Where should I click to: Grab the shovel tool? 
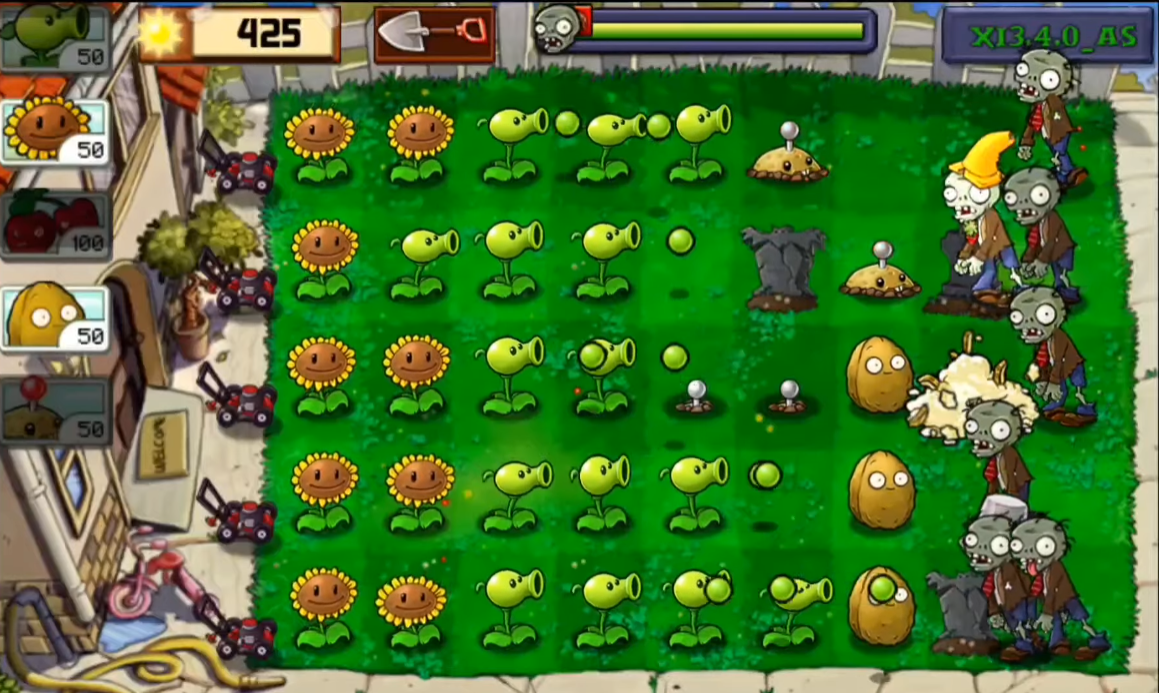click(435, 35)
